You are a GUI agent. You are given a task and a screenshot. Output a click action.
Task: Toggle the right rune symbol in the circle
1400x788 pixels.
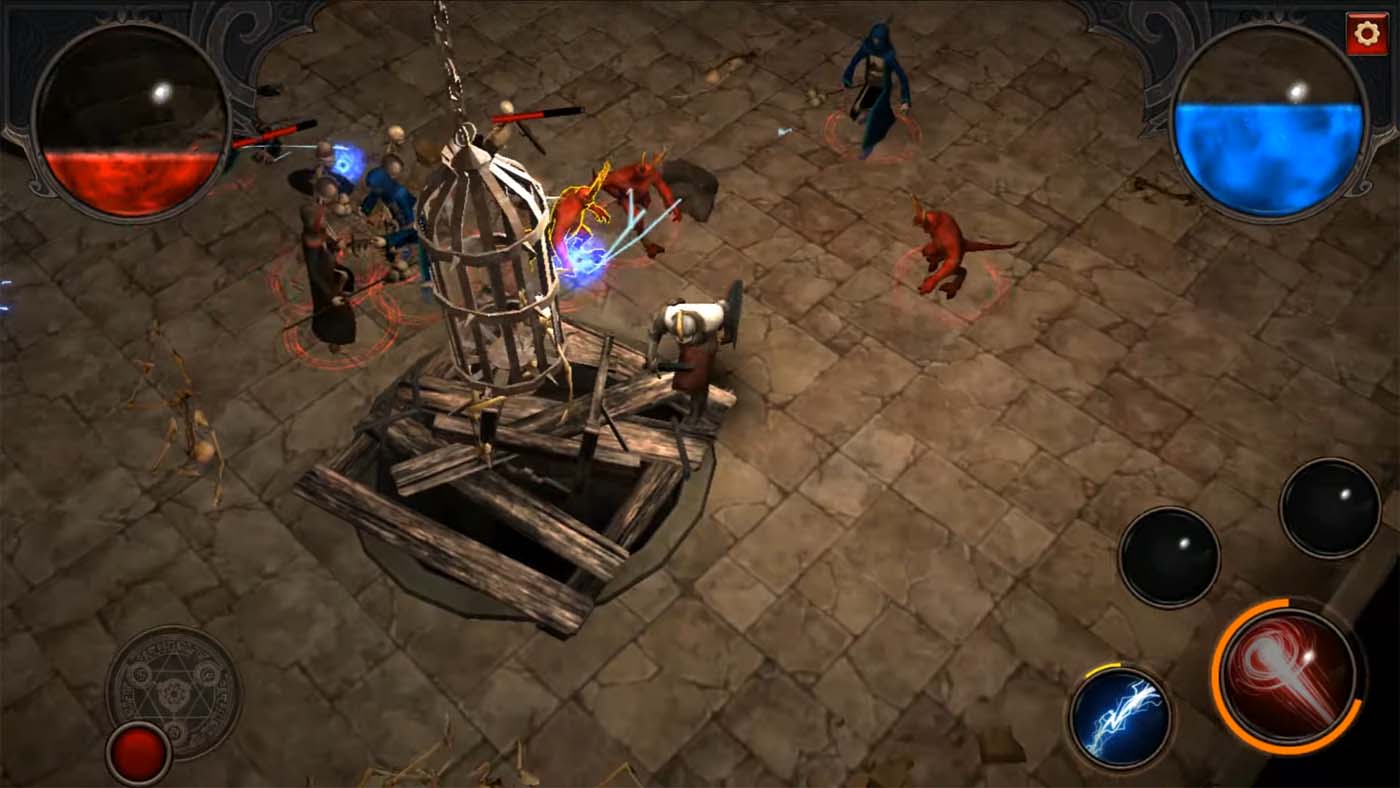(207, 675)
